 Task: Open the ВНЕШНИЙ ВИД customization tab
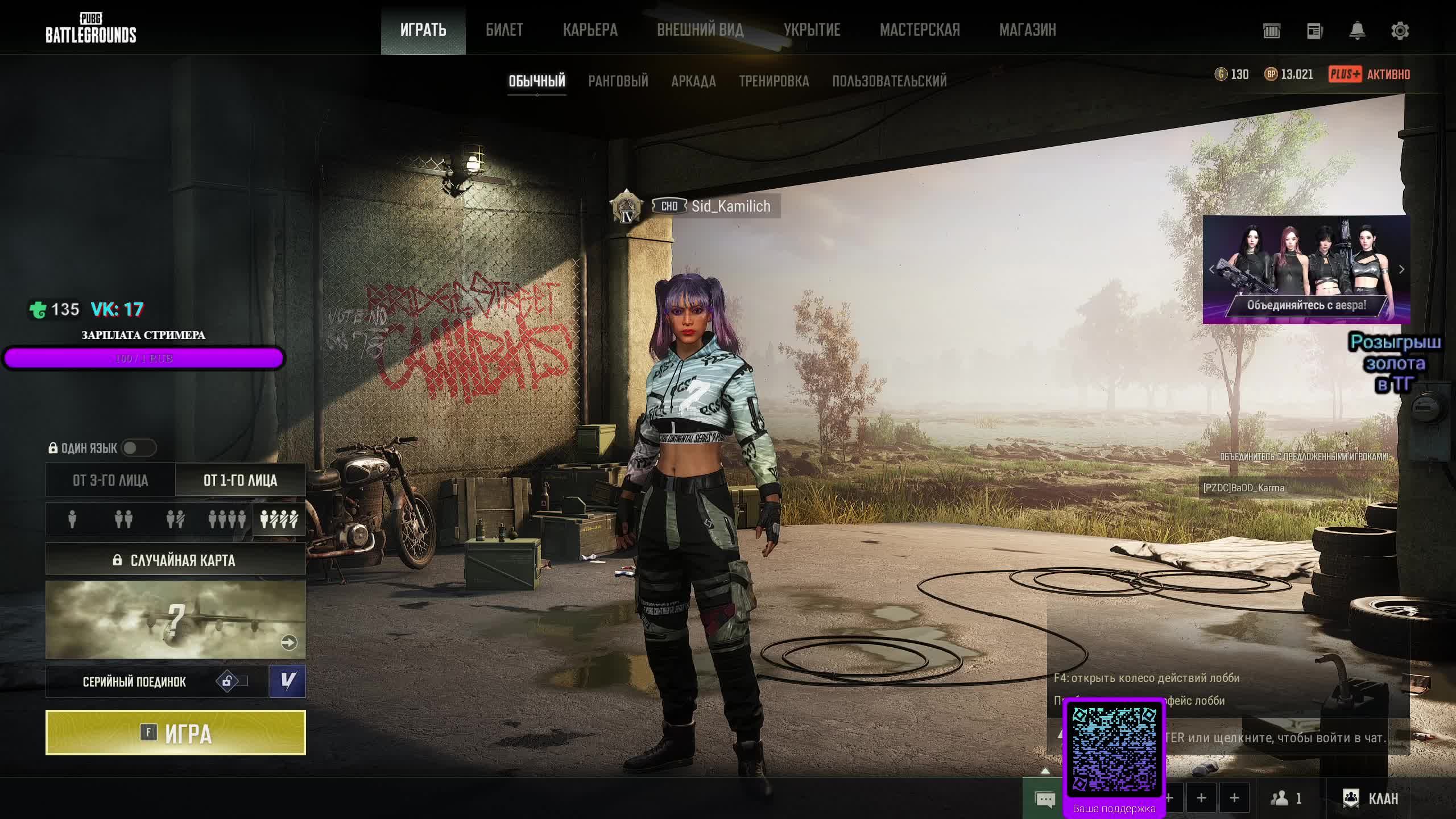pyautogui.click(x=700, y=30)
